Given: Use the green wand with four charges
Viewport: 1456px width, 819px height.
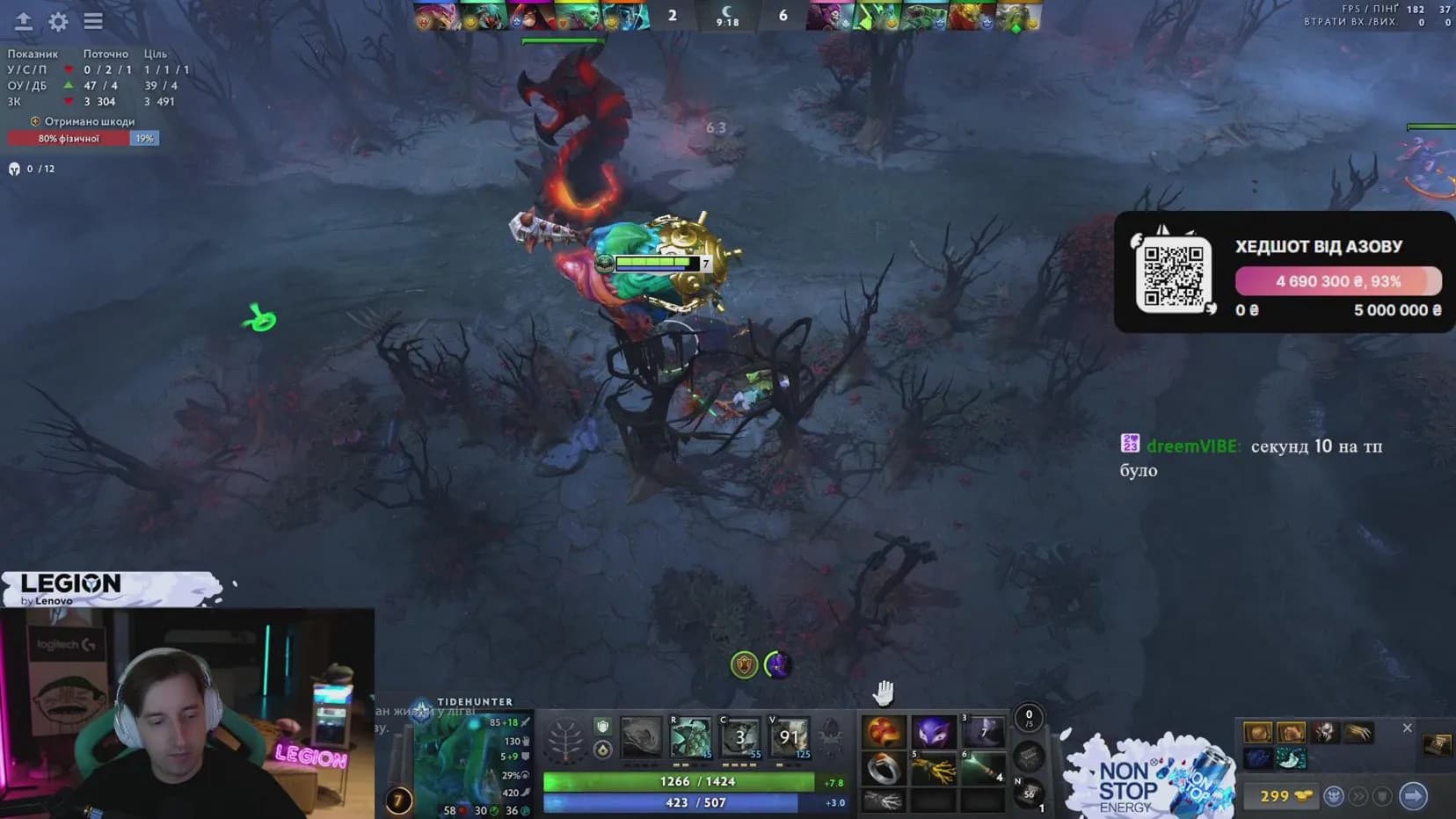Looking at the screenshot, I should [982, 770].
